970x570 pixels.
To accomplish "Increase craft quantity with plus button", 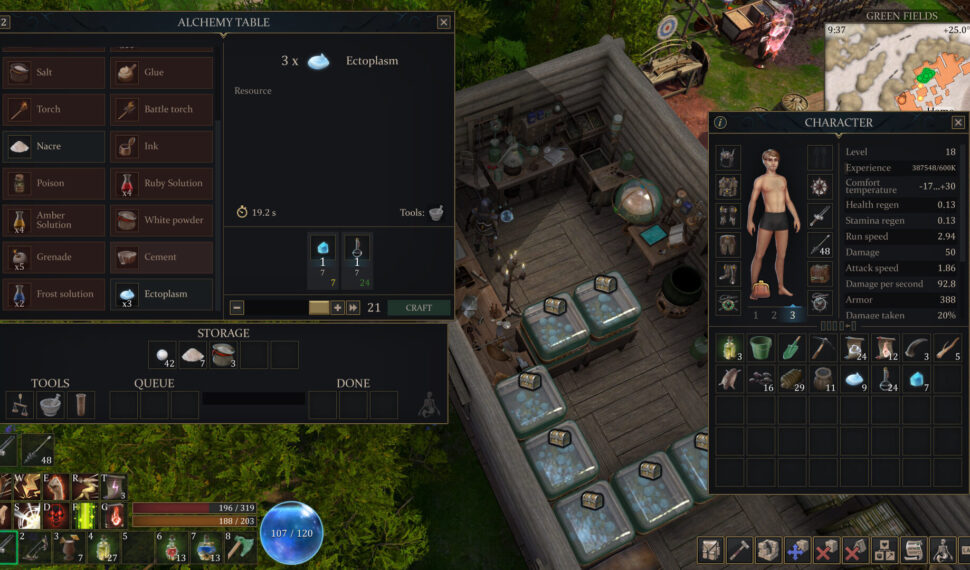I will 338,308.
